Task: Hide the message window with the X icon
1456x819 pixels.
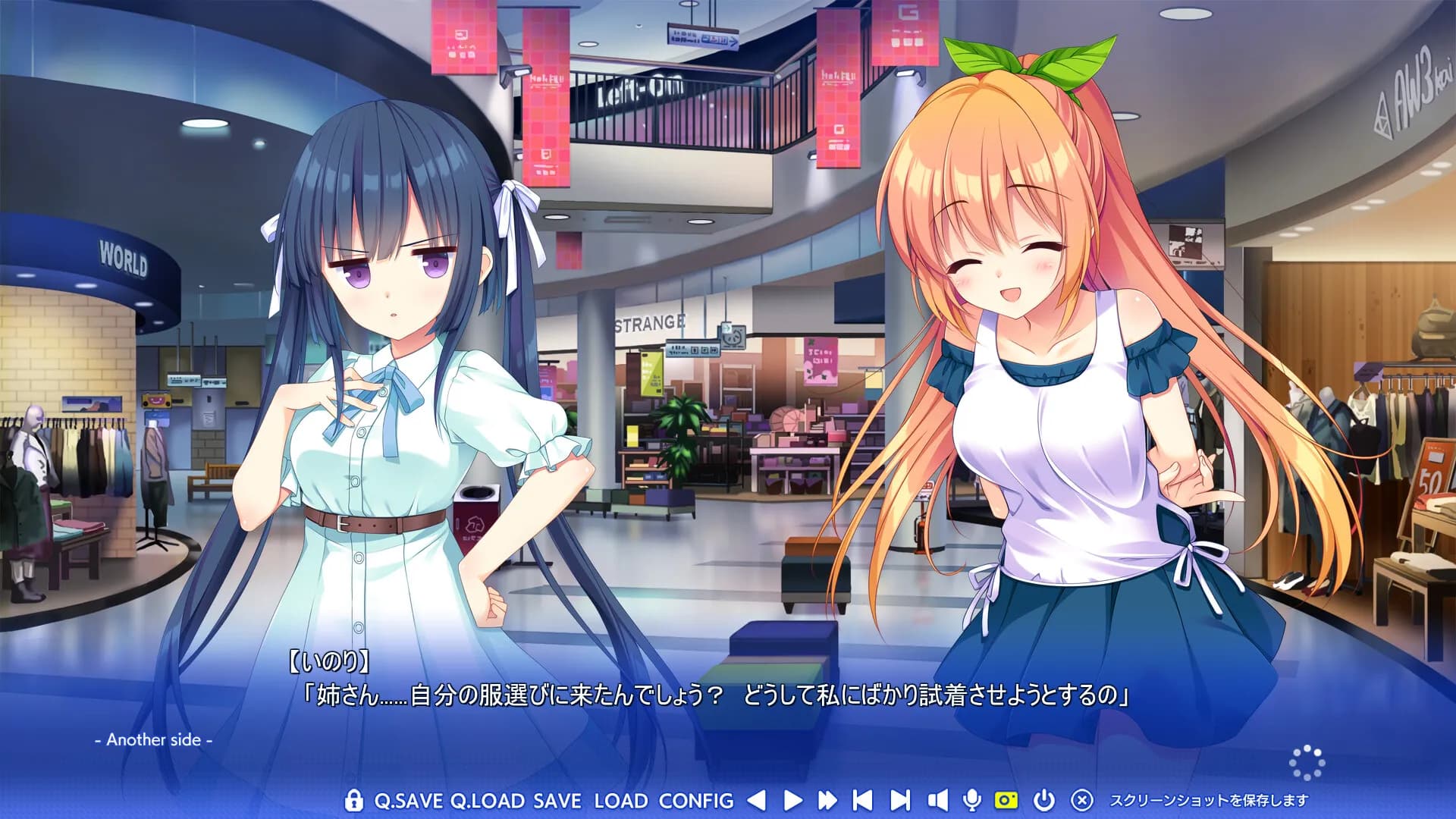Action: pos(1082,800)
